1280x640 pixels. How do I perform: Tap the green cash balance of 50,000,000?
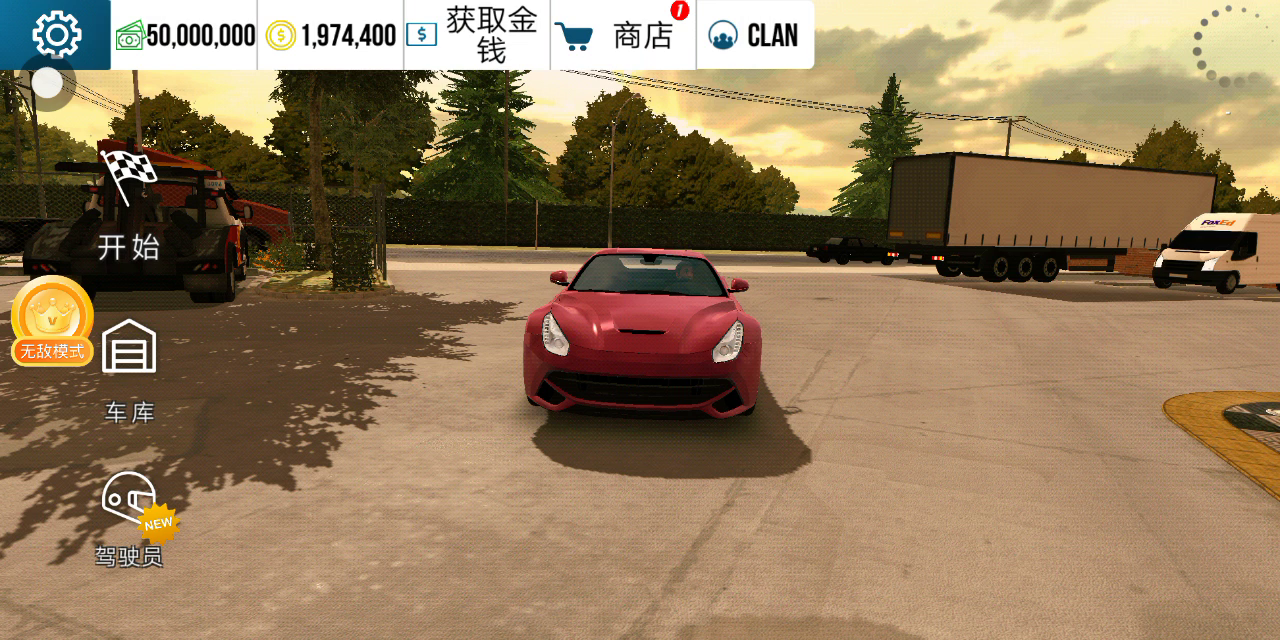pyautogui.click(x=185, y=36)
